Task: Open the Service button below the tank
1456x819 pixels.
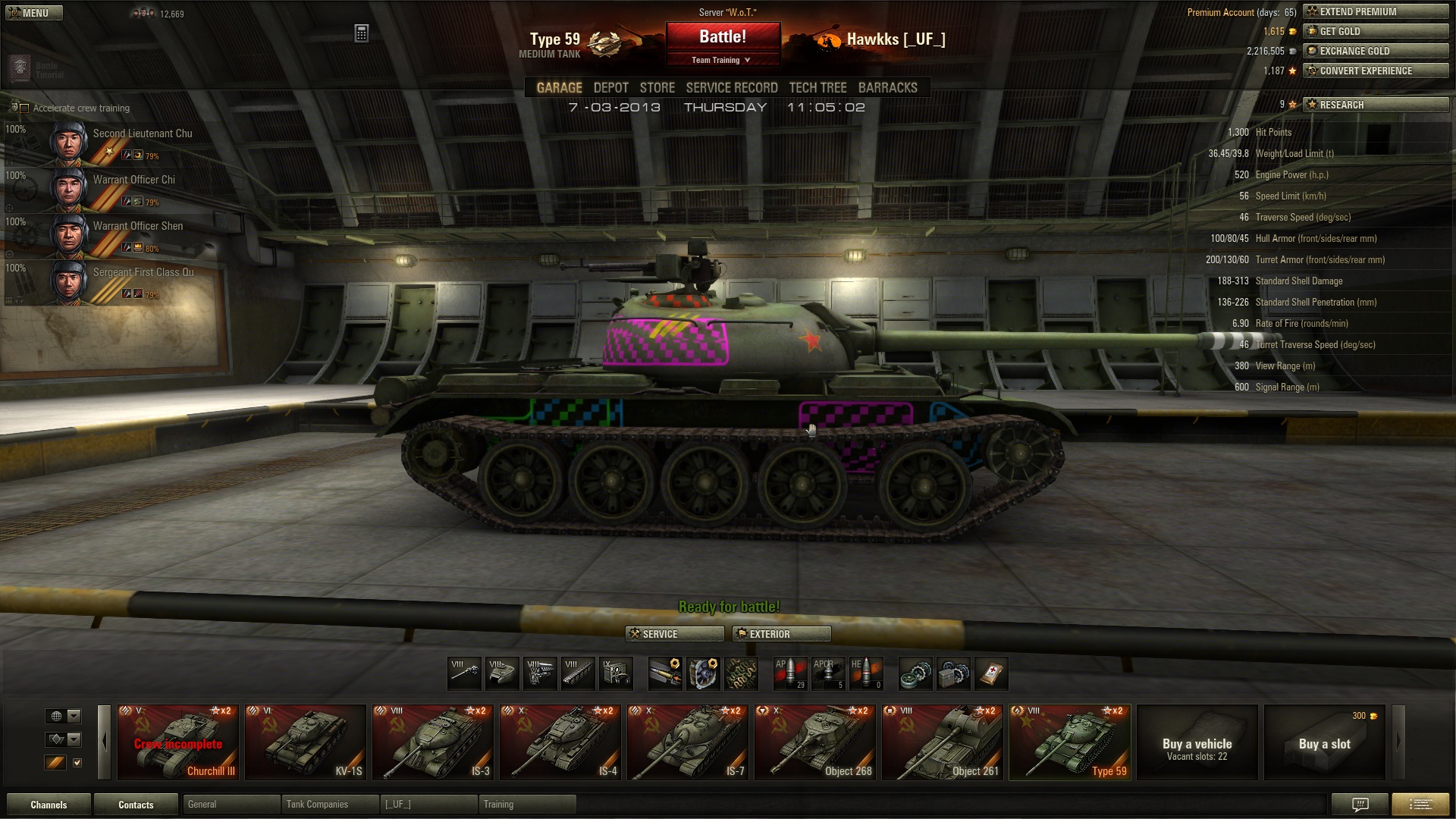Action: (x=674, y=634)
